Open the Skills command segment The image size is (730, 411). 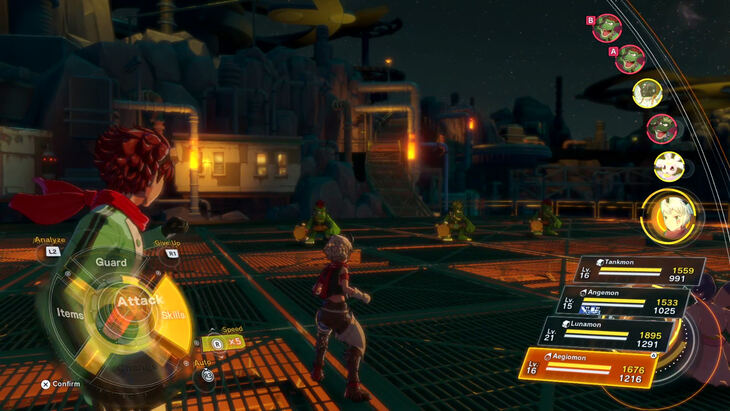click(173, 314)
